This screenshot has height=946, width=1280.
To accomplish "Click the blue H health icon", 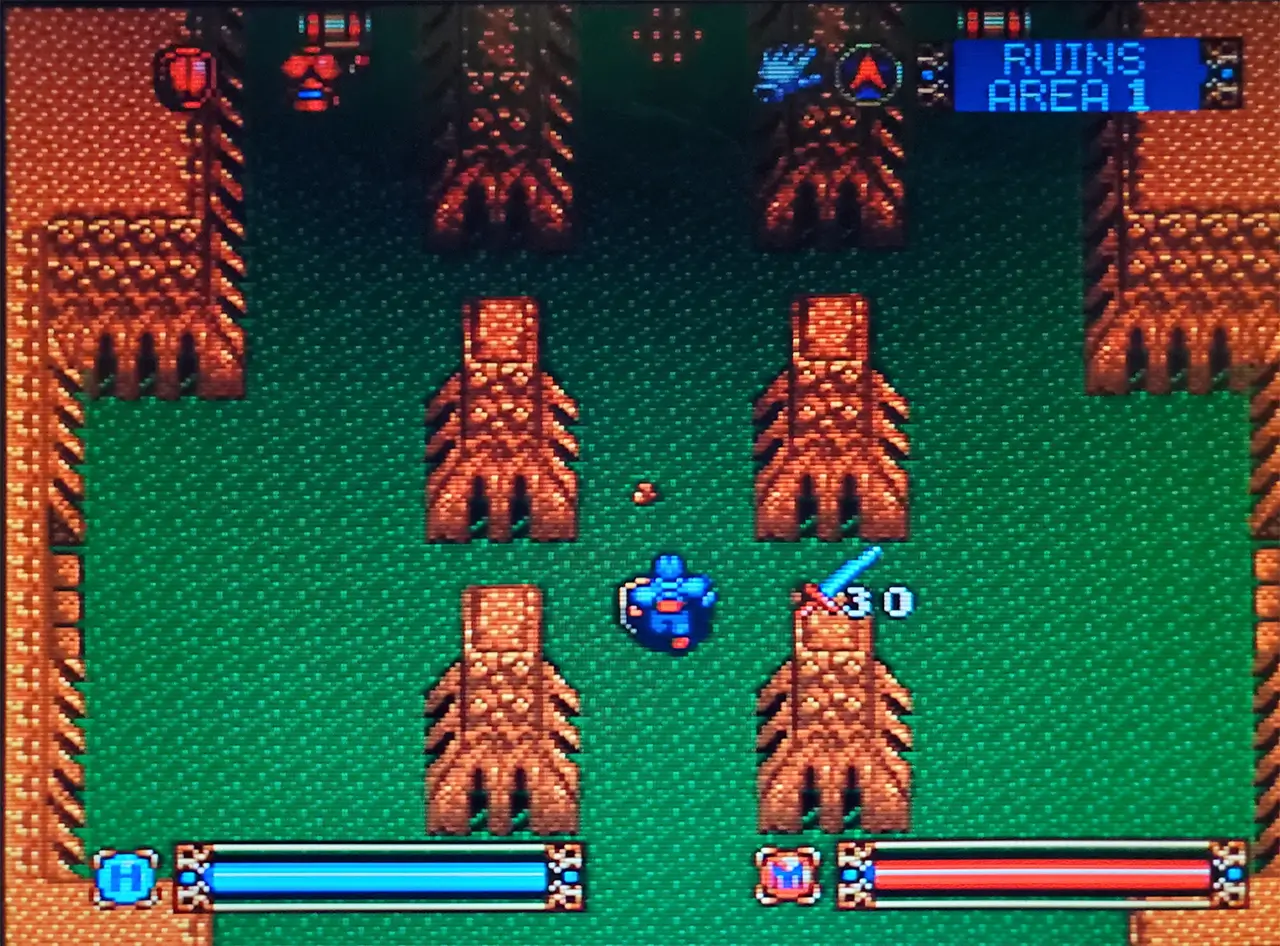I will coord(126,878).
